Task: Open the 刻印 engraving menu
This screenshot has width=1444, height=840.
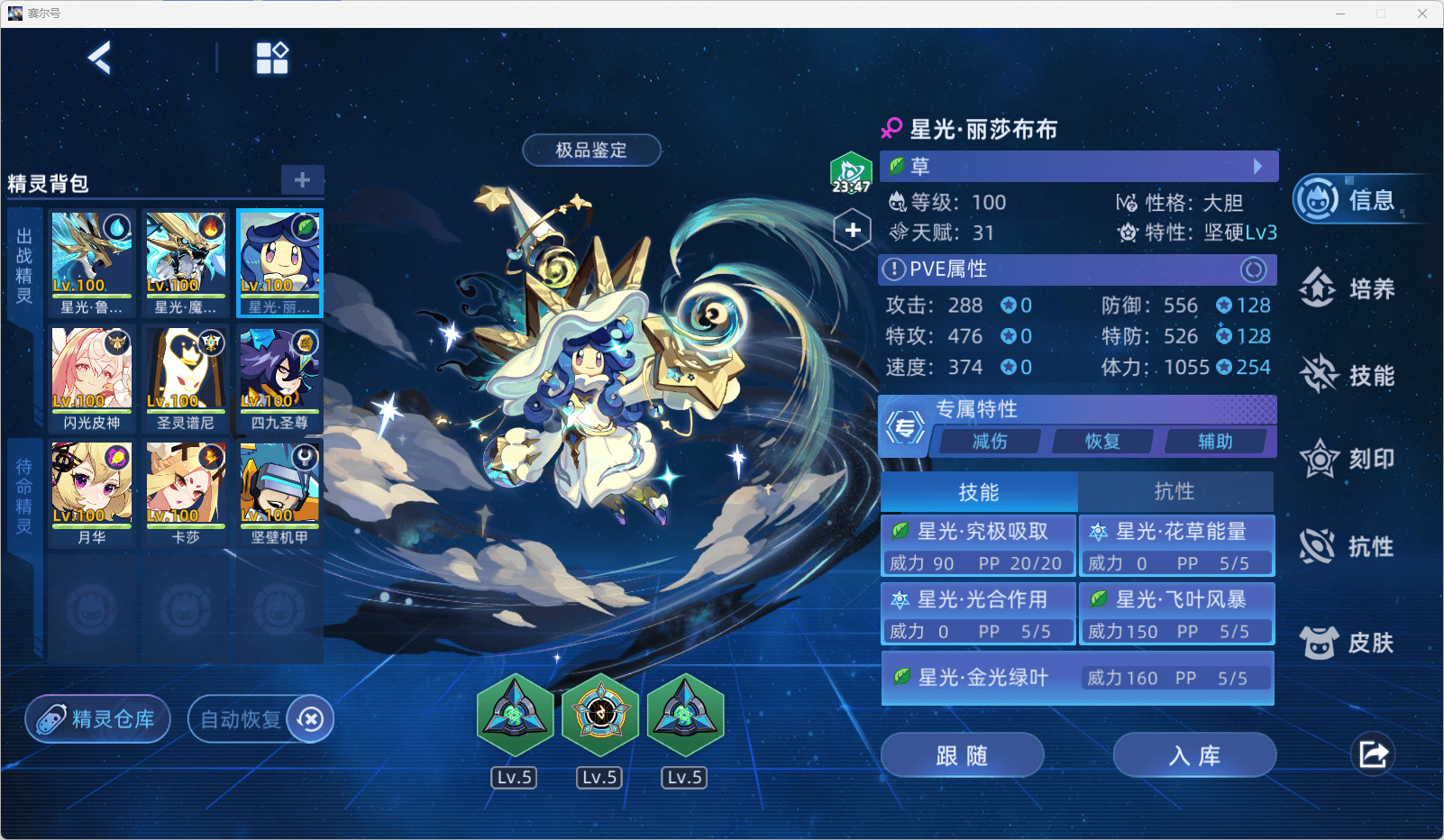Action: (1348, 460)
